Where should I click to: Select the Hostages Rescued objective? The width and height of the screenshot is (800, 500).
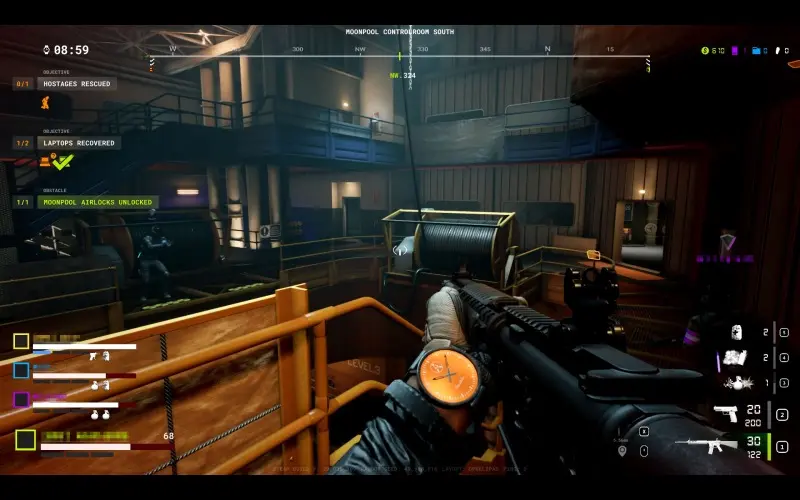(x=77, y=84)
